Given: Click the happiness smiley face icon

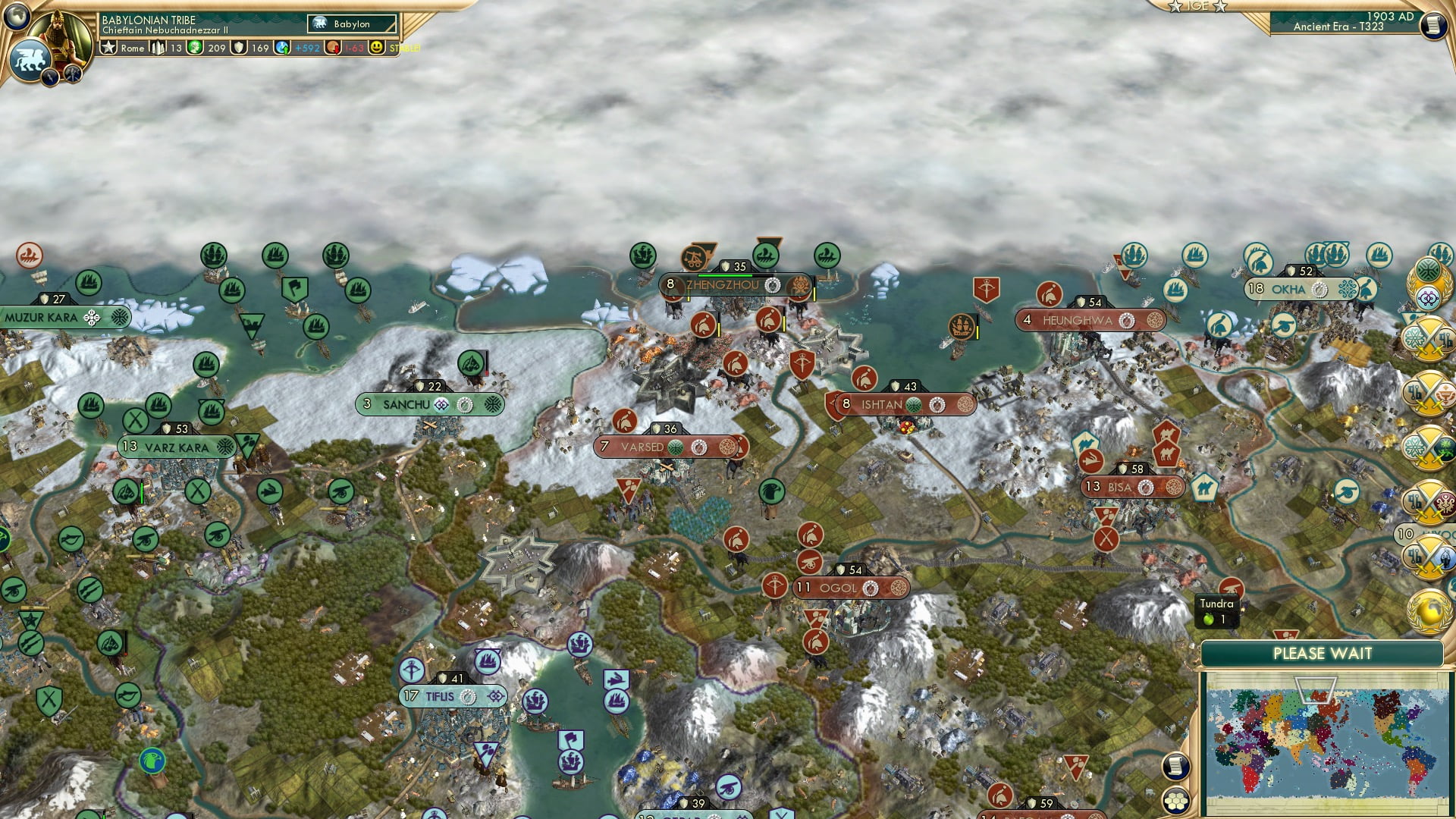Looking at the screenshot, I should pyautogui.click(x=377, y=47).
